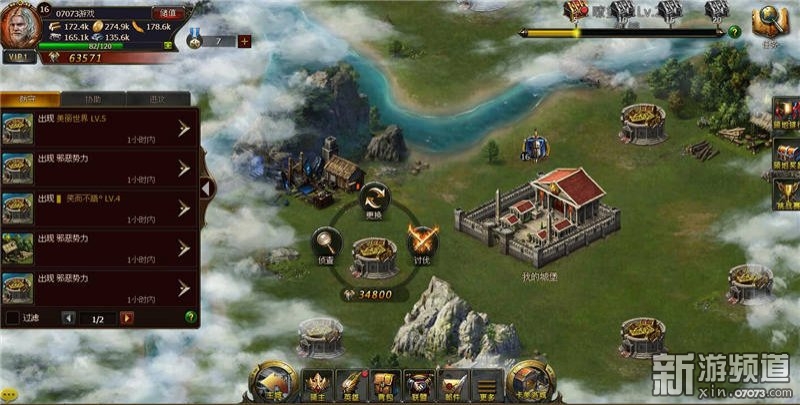The height and width of the screenshot is (405, 800).
Task: Open the 邮件 mail inbox
Action: 454,384
